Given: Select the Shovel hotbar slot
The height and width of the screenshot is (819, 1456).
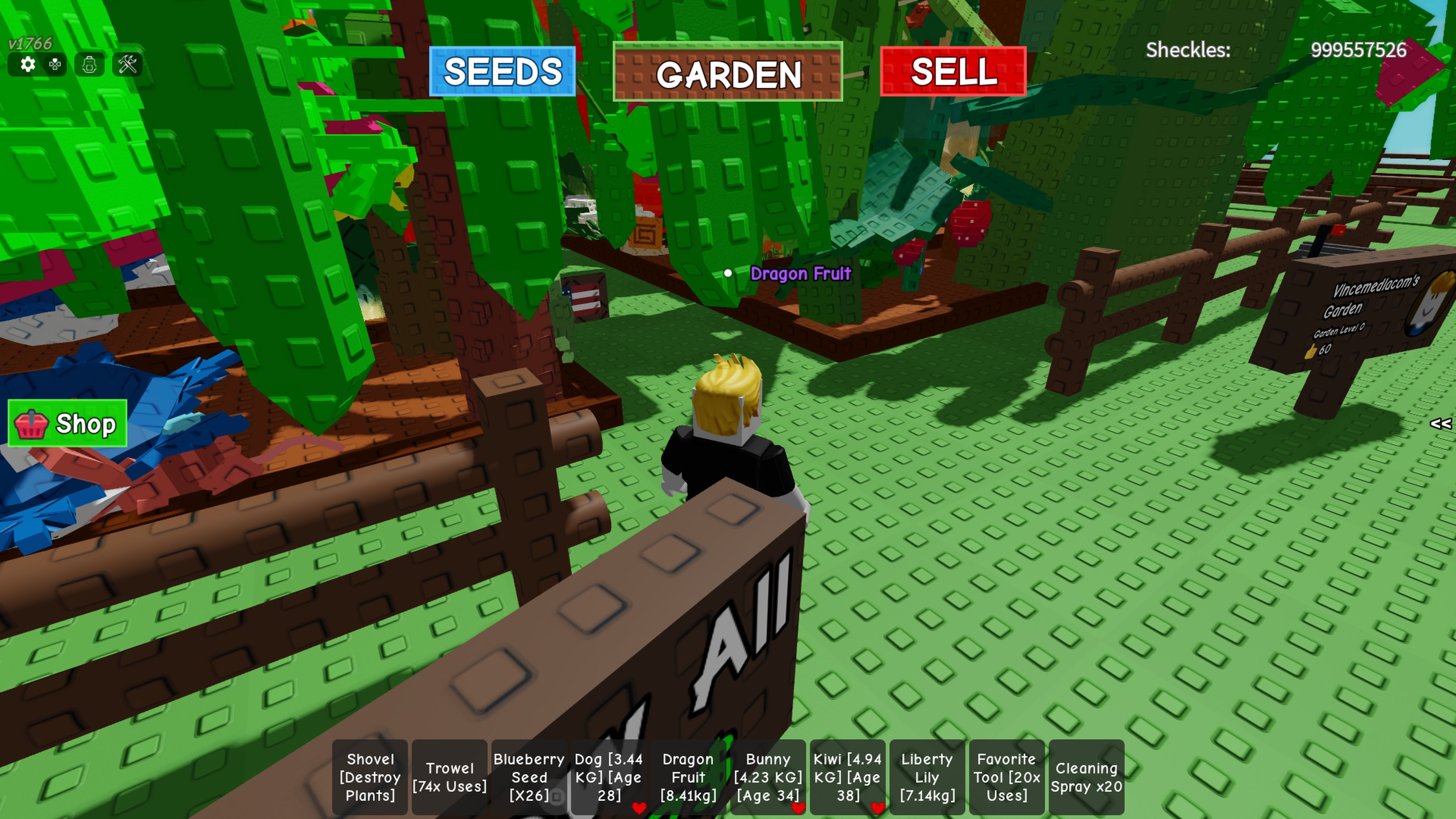Looking at the screenshot, I should tap(370, 777).
